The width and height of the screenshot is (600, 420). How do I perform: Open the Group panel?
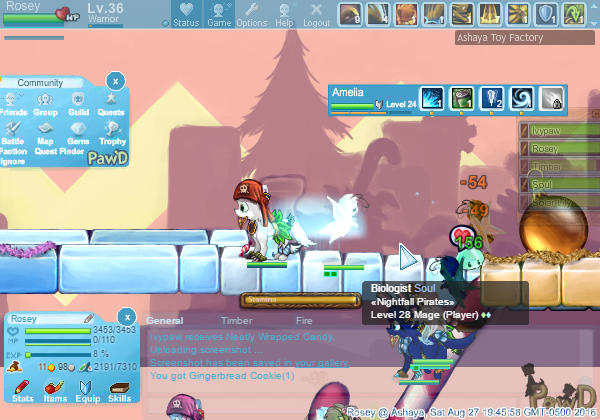[45, 105]
